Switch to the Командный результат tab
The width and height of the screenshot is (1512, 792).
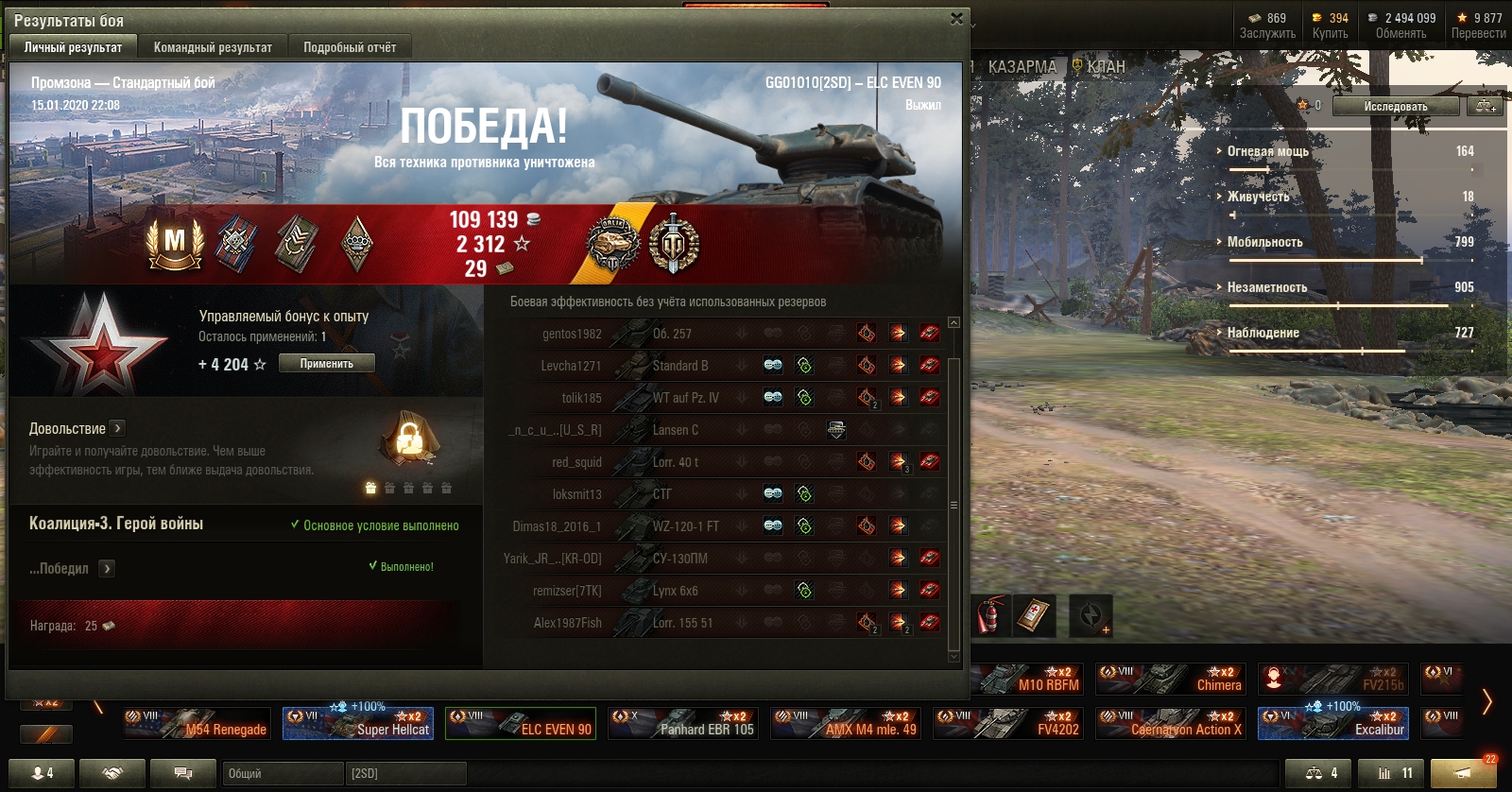[x=213, y=47]
